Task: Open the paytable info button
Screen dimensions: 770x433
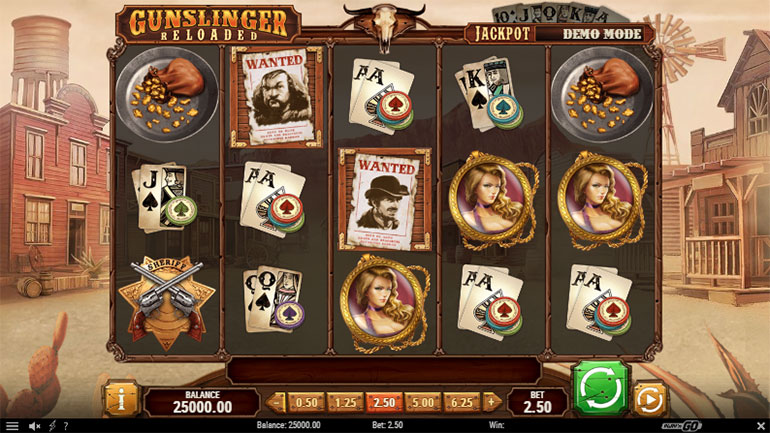Action: [120, 398]
